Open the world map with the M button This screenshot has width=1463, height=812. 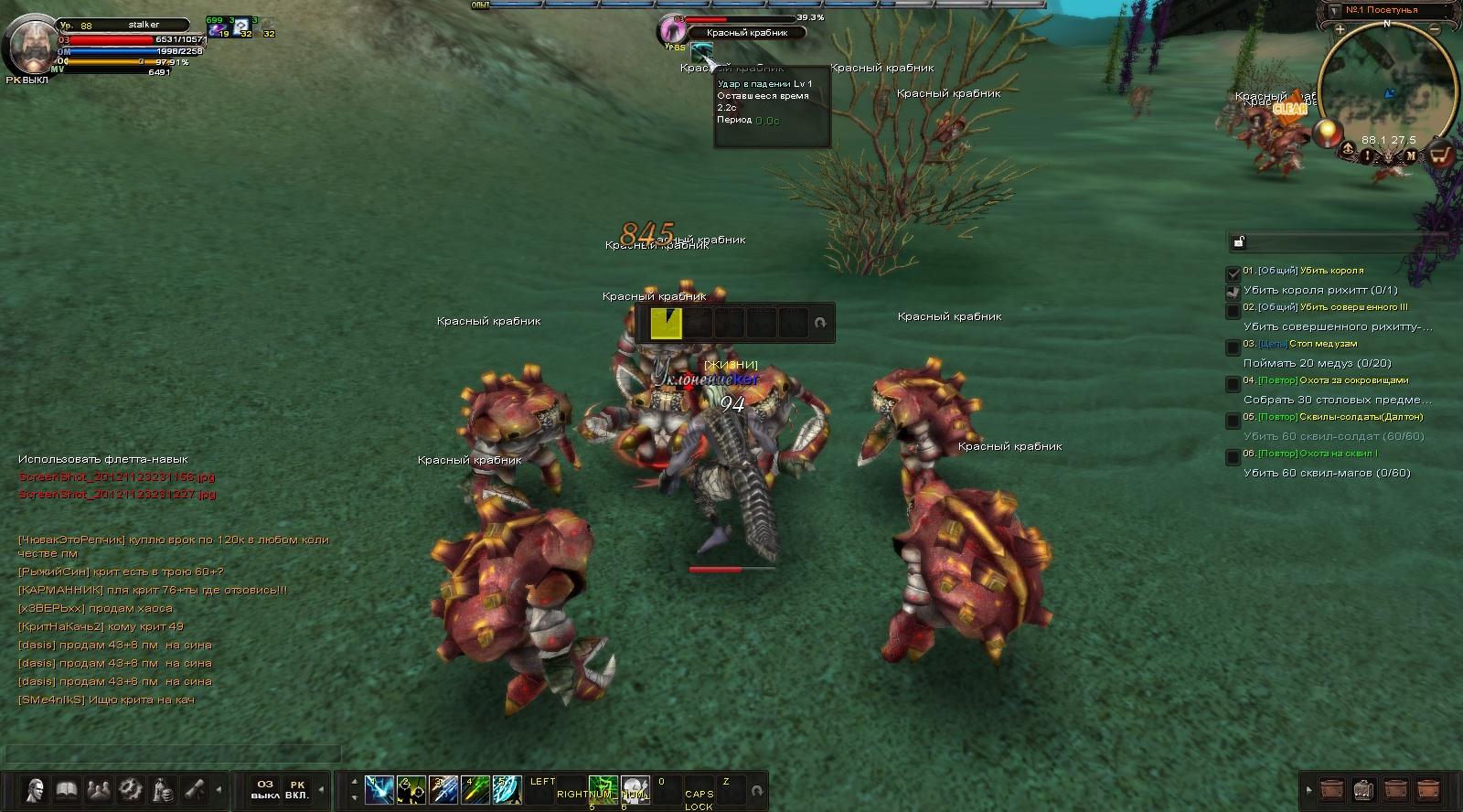(x=1411, y=156)
